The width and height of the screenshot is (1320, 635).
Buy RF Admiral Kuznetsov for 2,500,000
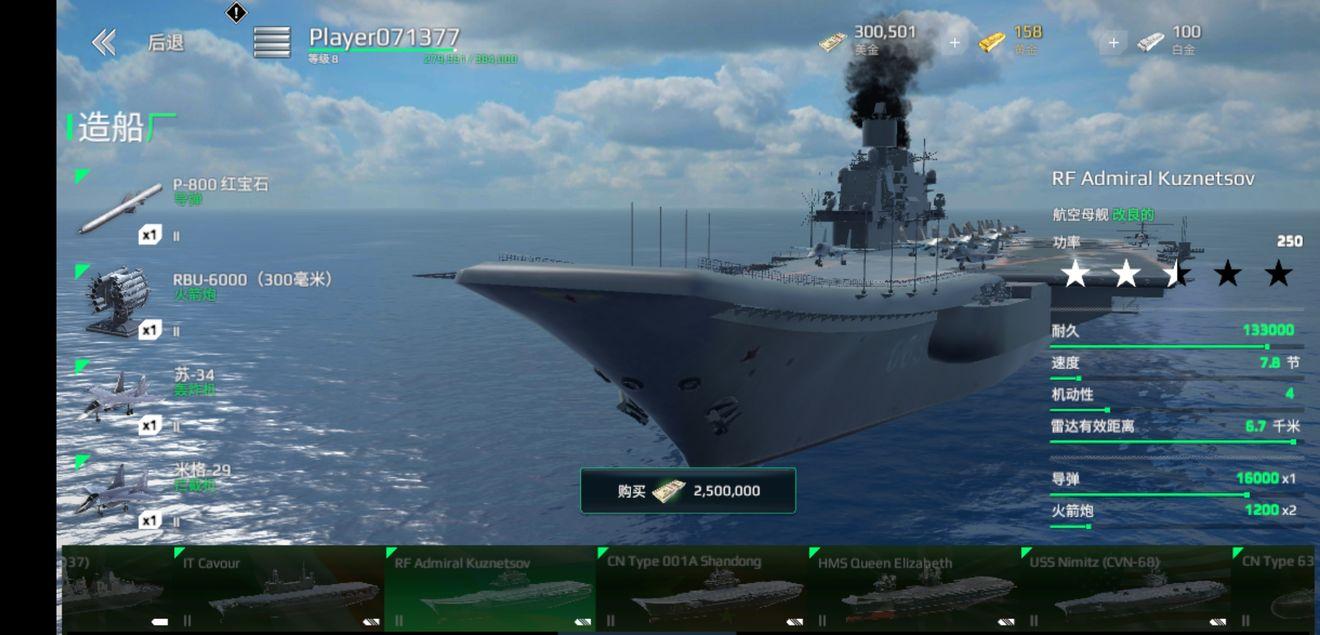point(688,491)
